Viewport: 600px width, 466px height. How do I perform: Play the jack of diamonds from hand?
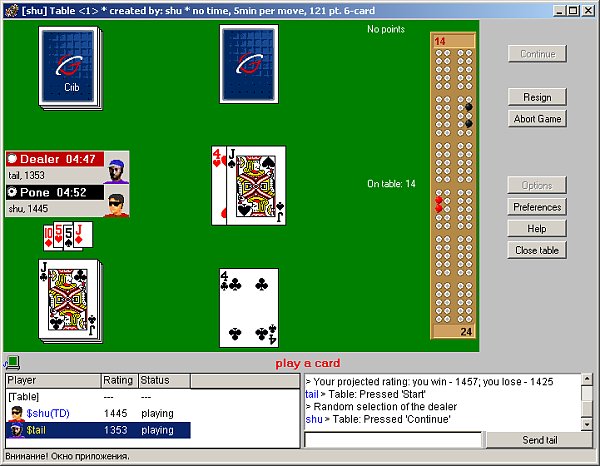(84, 236)
